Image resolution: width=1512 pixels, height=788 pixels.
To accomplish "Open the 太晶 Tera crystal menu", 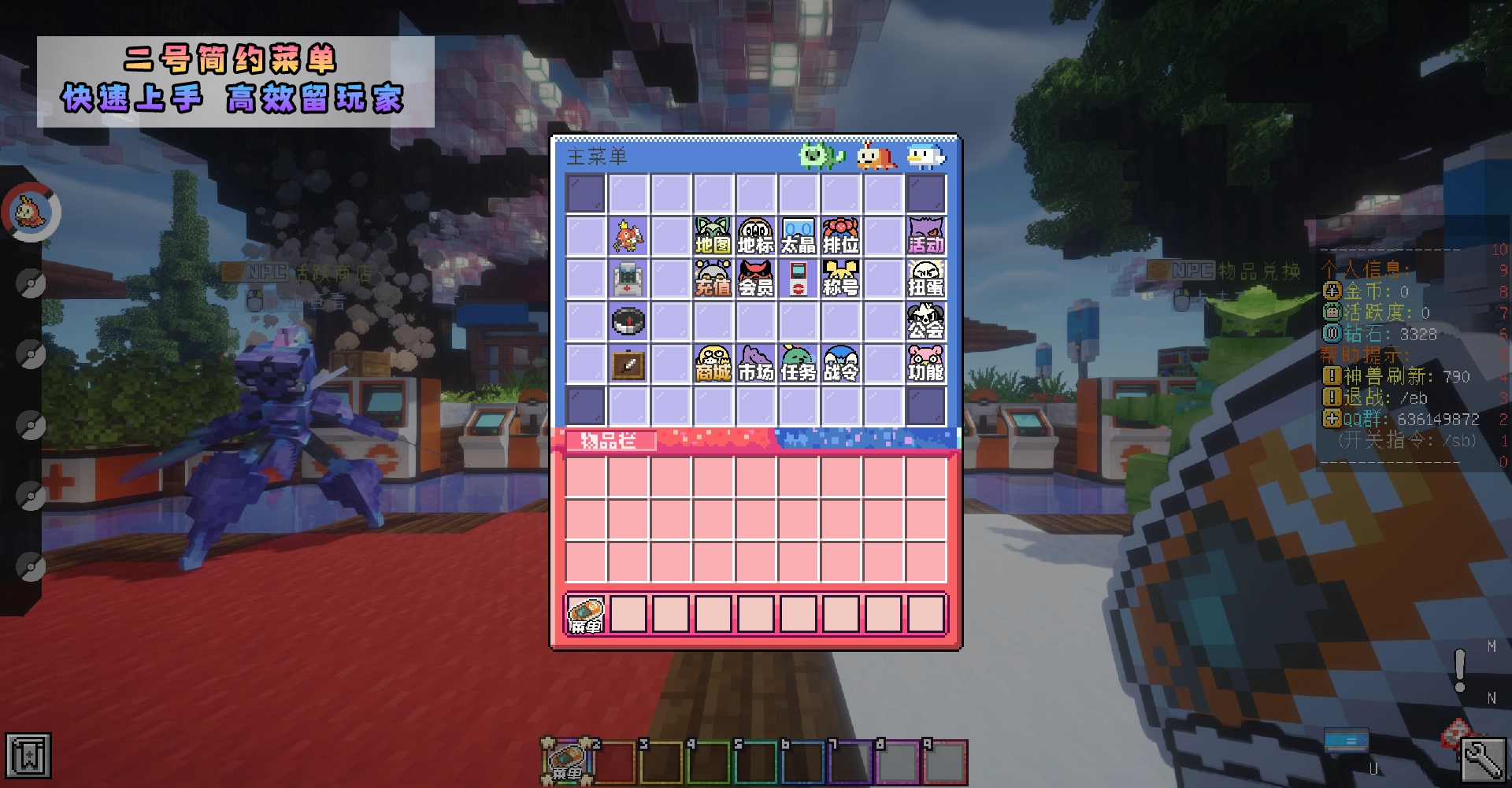I will tap(798, 235).
